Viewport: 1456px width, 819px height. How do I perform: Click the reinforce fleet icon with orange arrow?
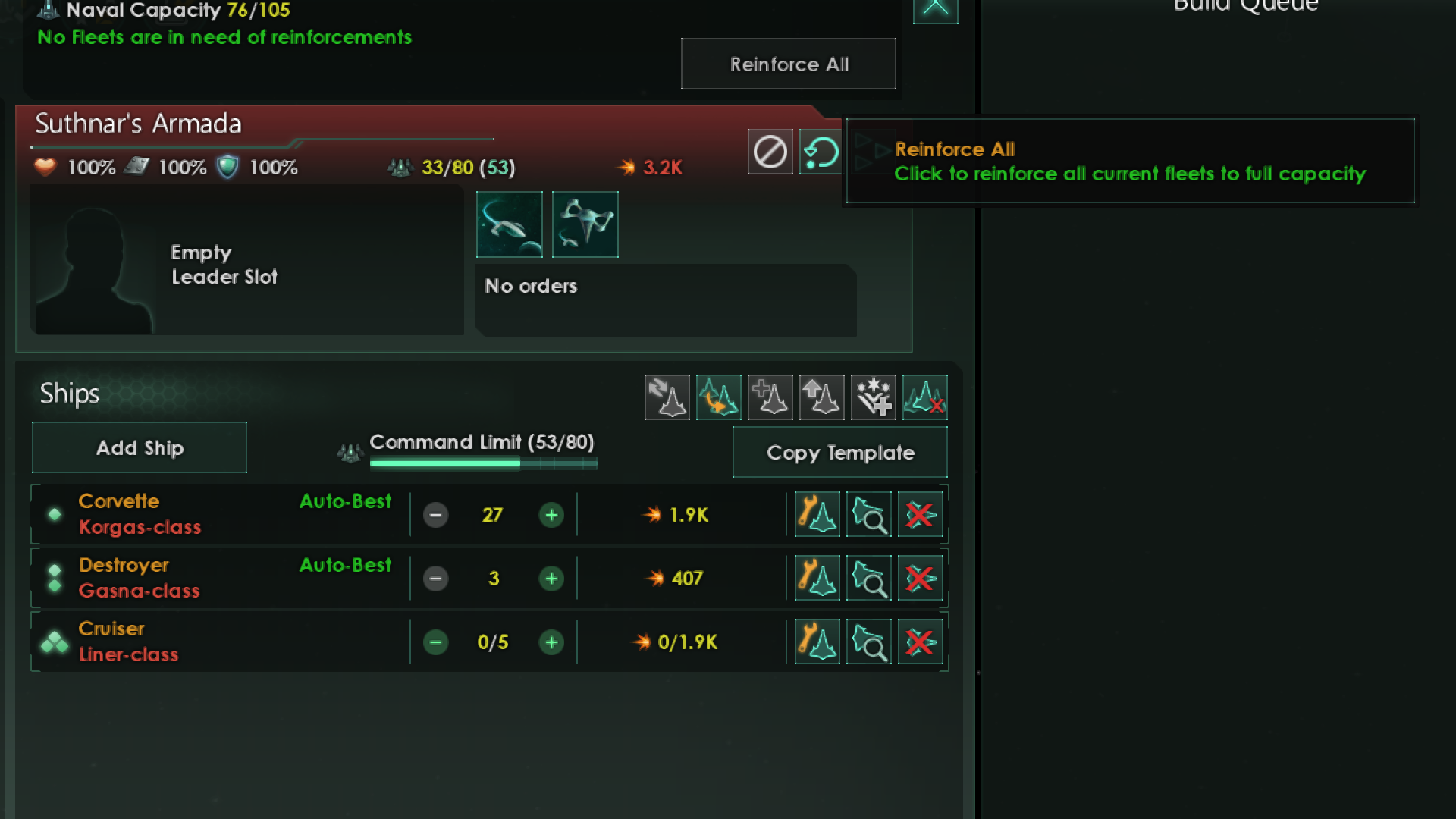[x=718, y=397]
